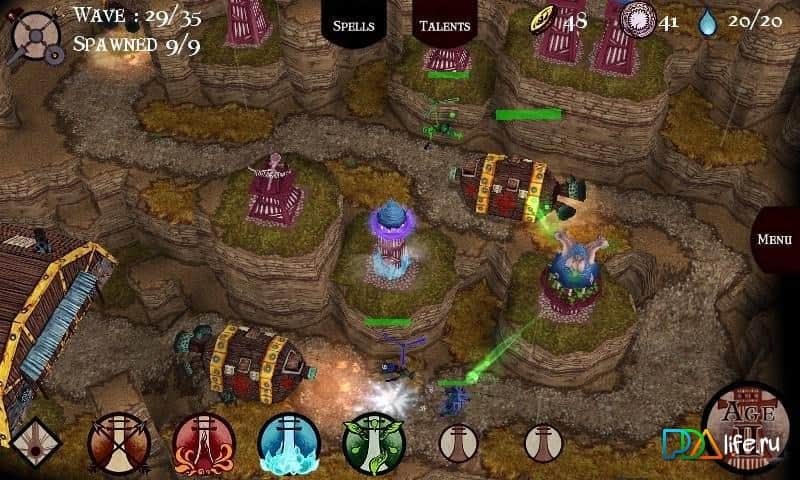The width and height of the screenshot is (800, 480).
Task: Select the blue ice tower icon
Action: click(289, 442)
